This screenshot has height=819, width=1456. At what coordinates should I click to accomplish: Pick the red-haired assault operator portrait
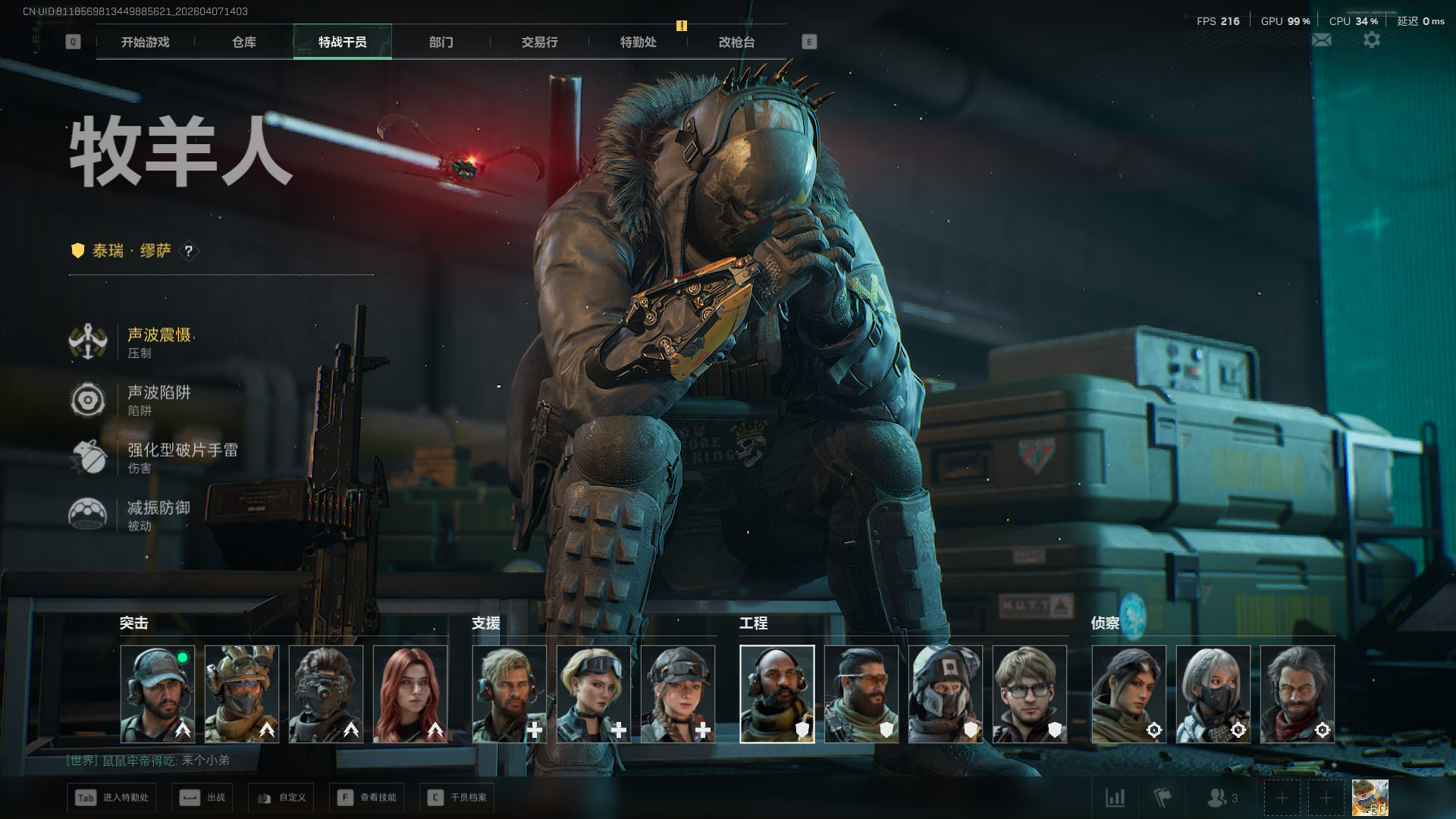tap(410, 694)
